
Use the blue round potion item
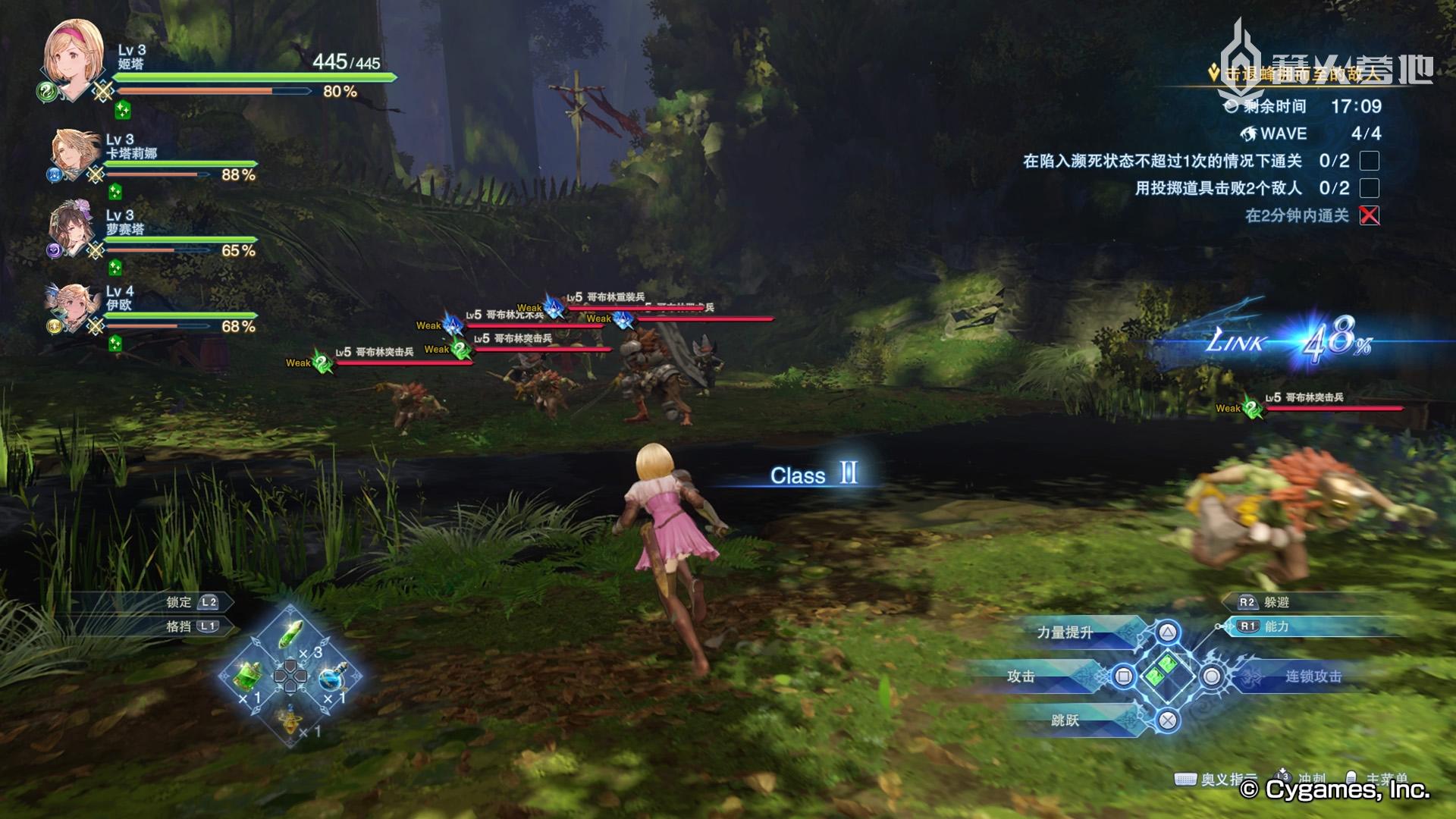click(331, 677)
